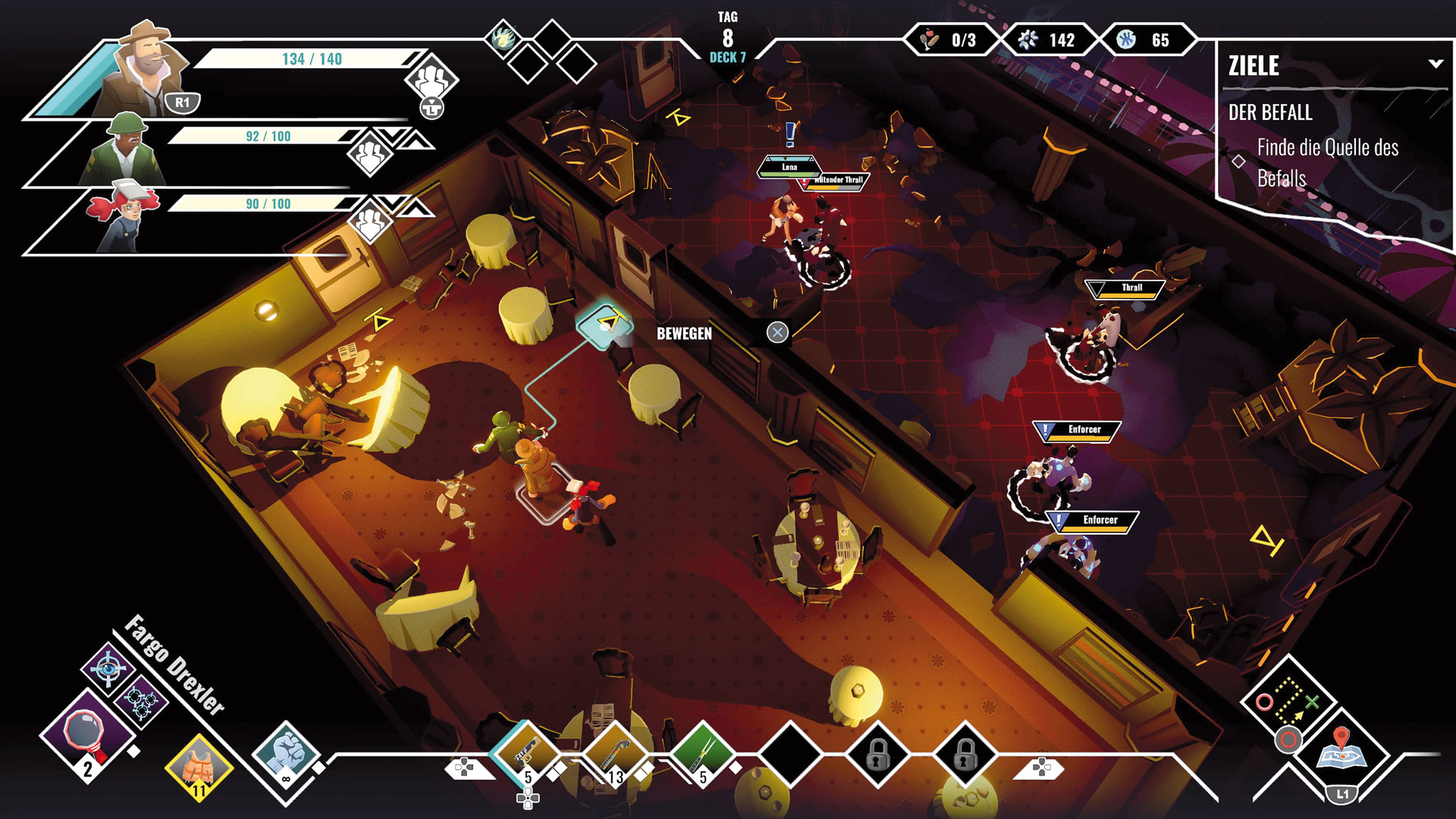Select the Bewegen move destination tile
This screenshot has height=819, width=1456.
604,324
